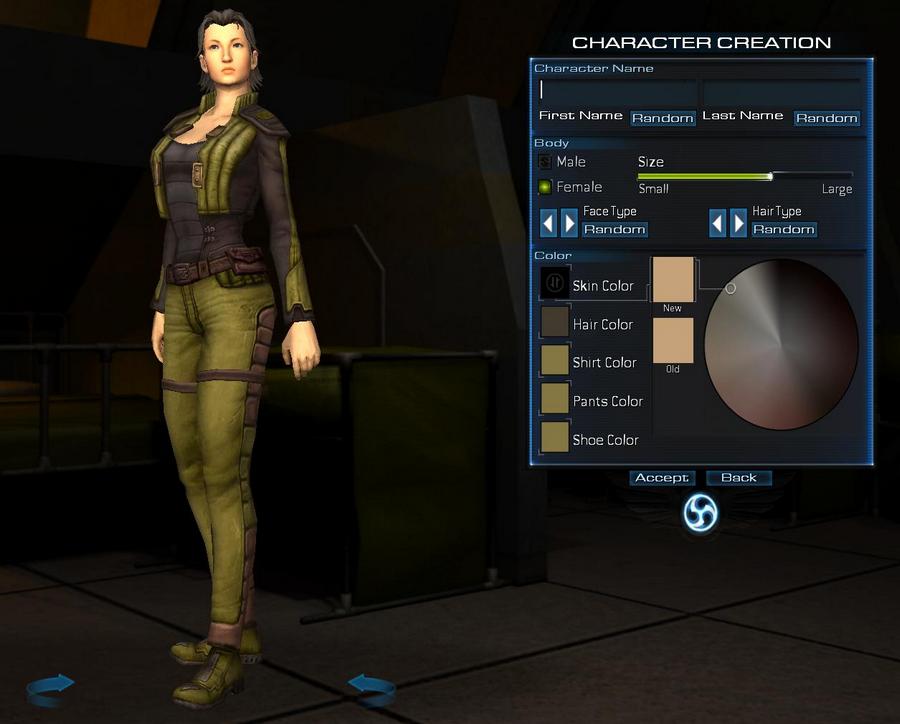Choose the next face type

(x=570, y=222)
